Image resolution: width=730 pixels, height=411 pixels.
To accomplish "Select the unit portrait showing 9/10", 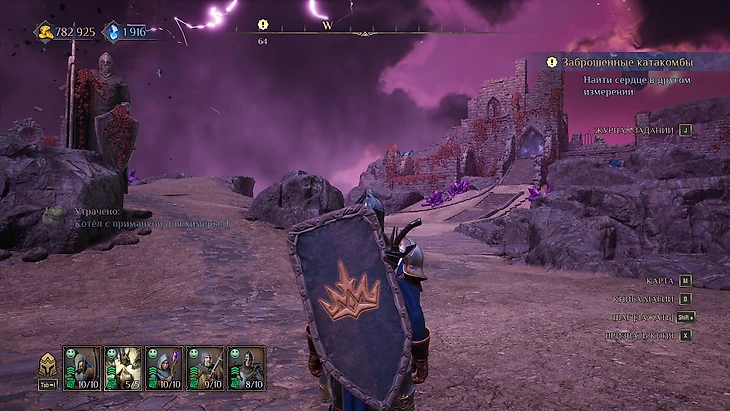I will [205, 367].
